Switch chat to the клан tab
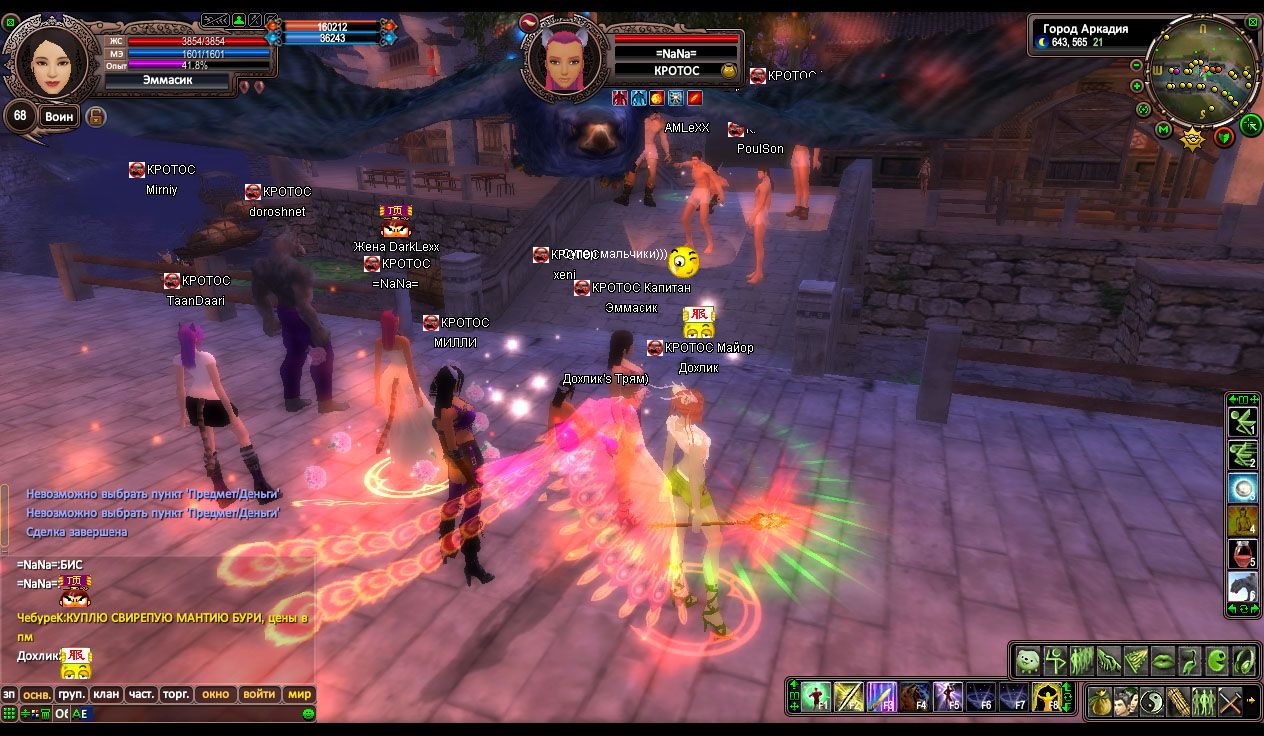The height and width of the screenshot is (736, 1264). [105, 694]
